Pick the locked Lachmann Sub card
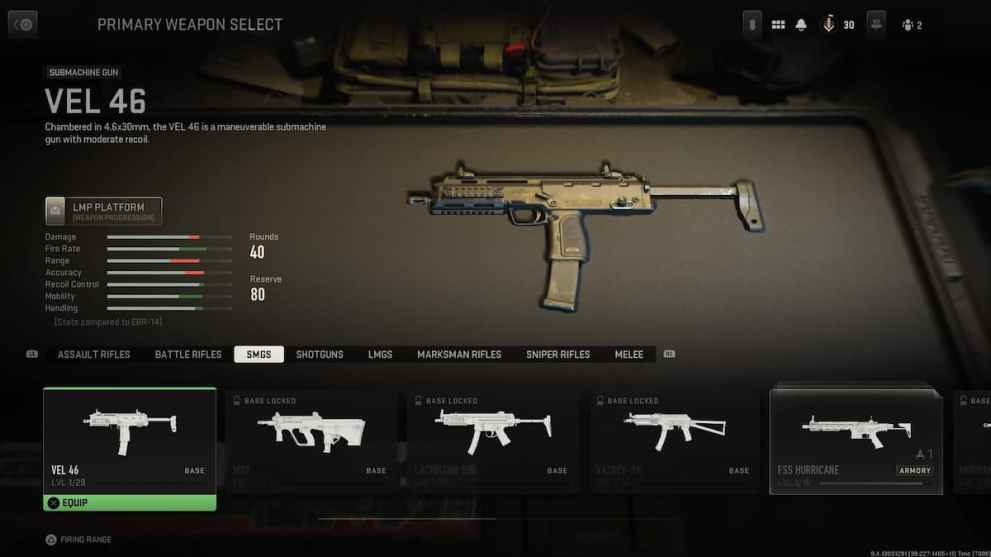991x557 pixels. (493, 440)
